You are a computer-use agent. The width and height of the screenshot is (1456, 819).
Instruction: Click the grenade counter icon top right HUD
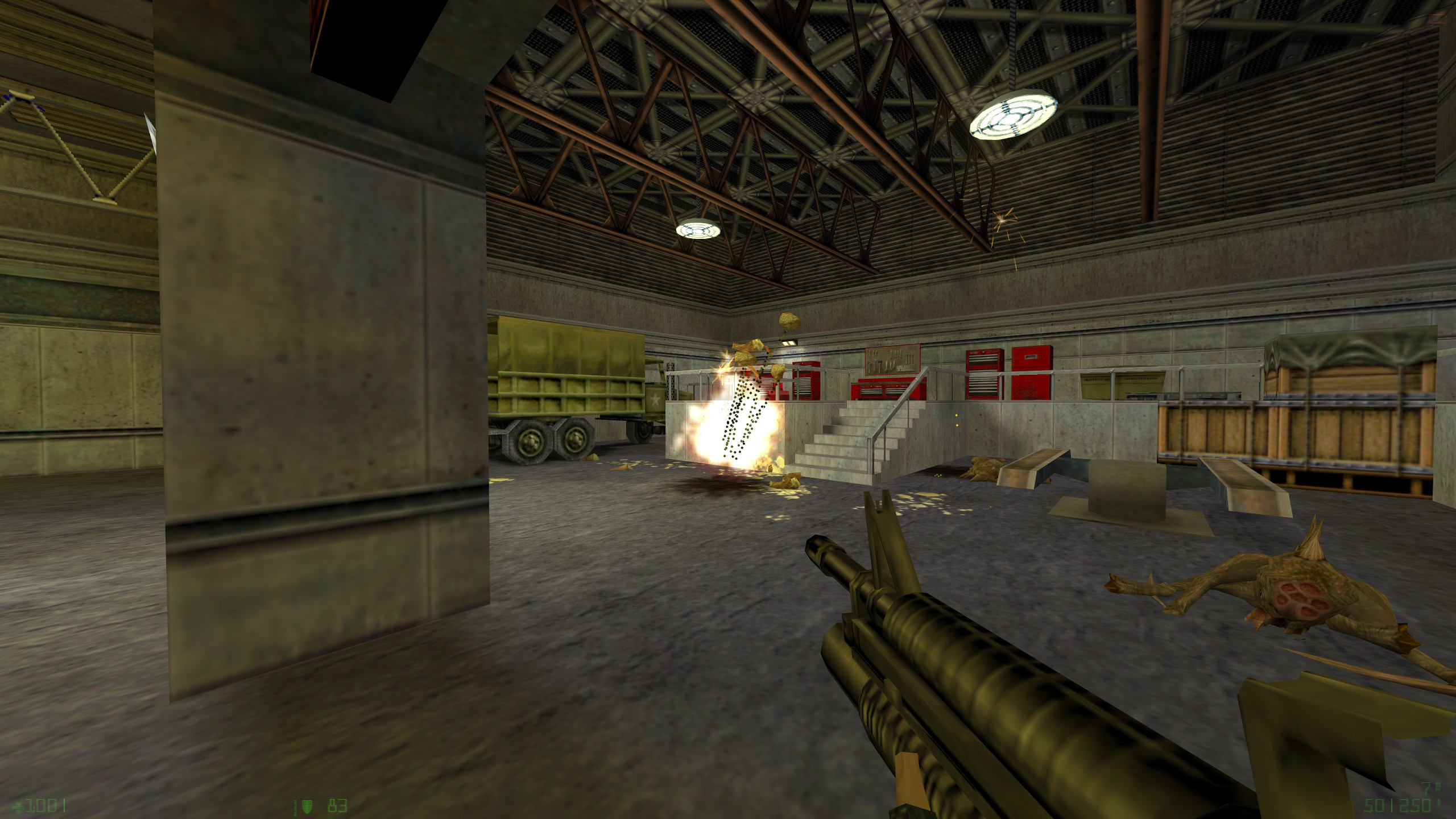tap(1437, 787)
